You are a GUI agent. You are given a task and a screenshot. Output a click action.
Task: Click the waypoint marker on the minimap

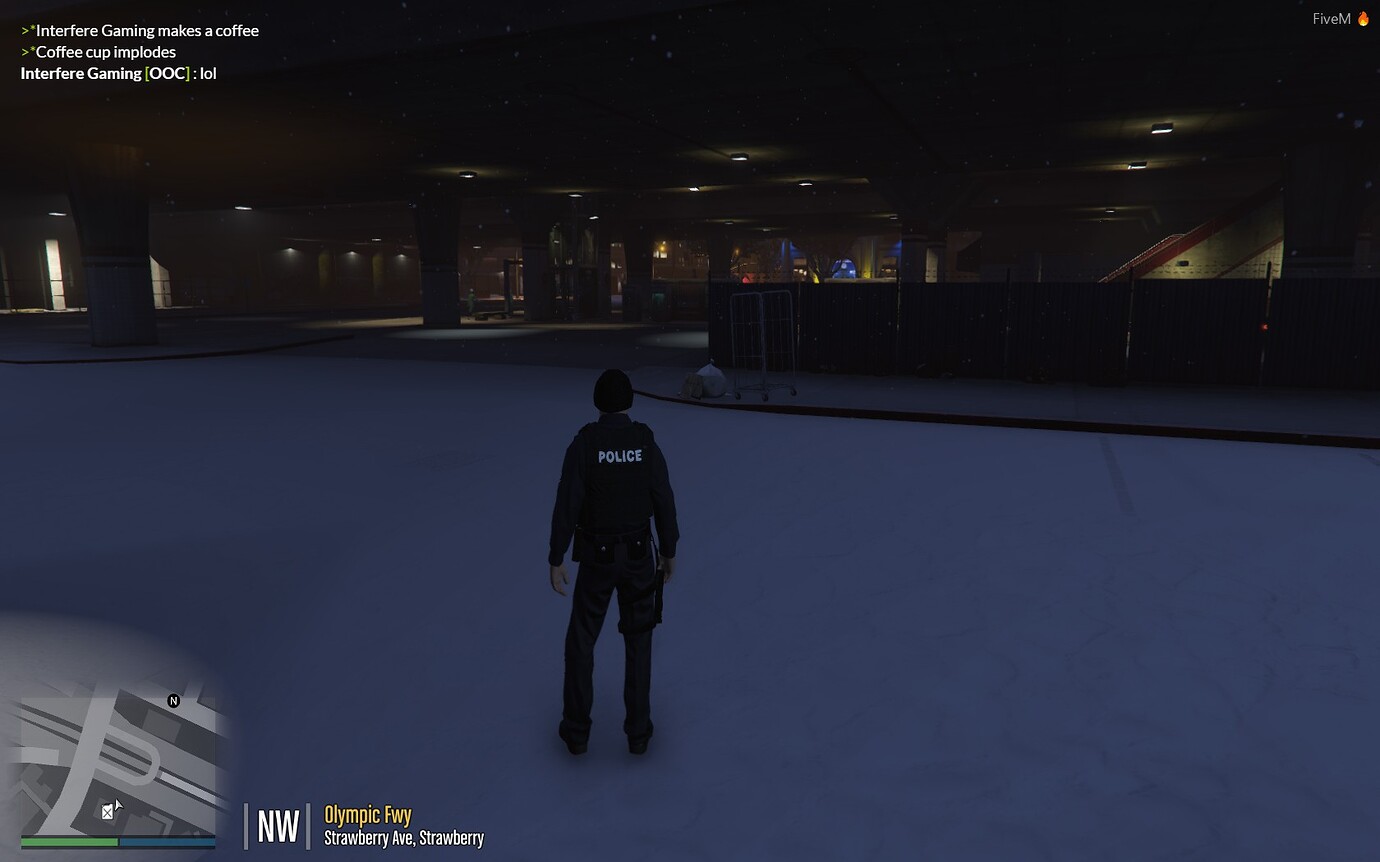pos(107,811)
